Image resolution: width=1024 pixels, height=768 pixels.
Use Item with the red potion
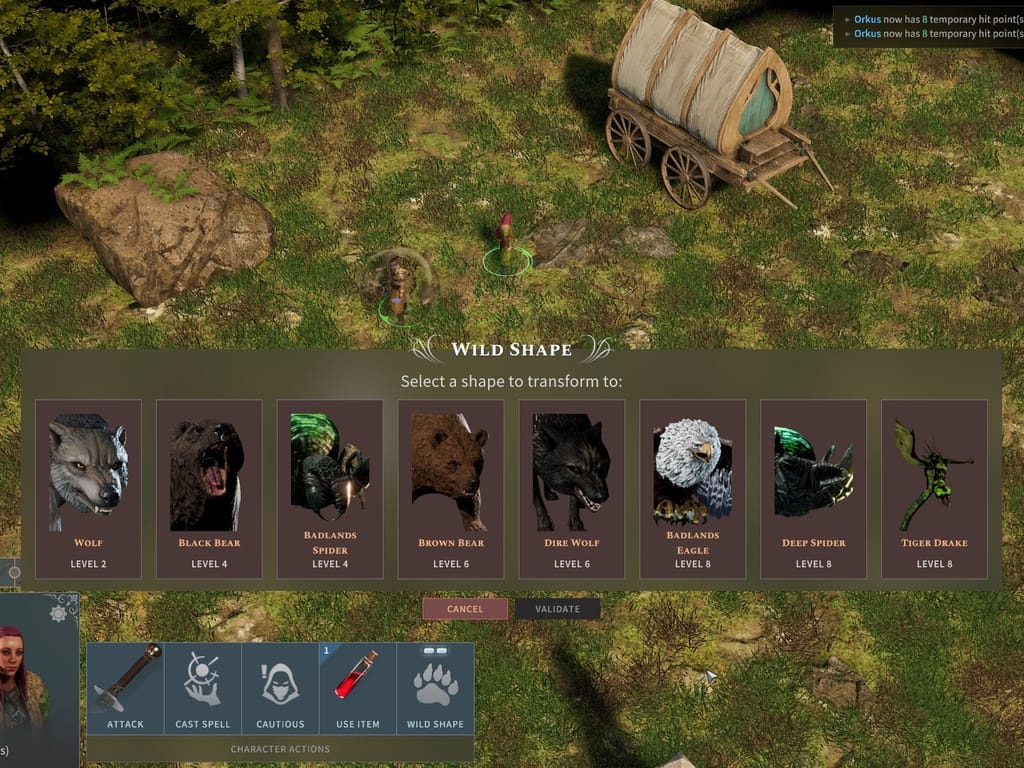click(358, 688)
